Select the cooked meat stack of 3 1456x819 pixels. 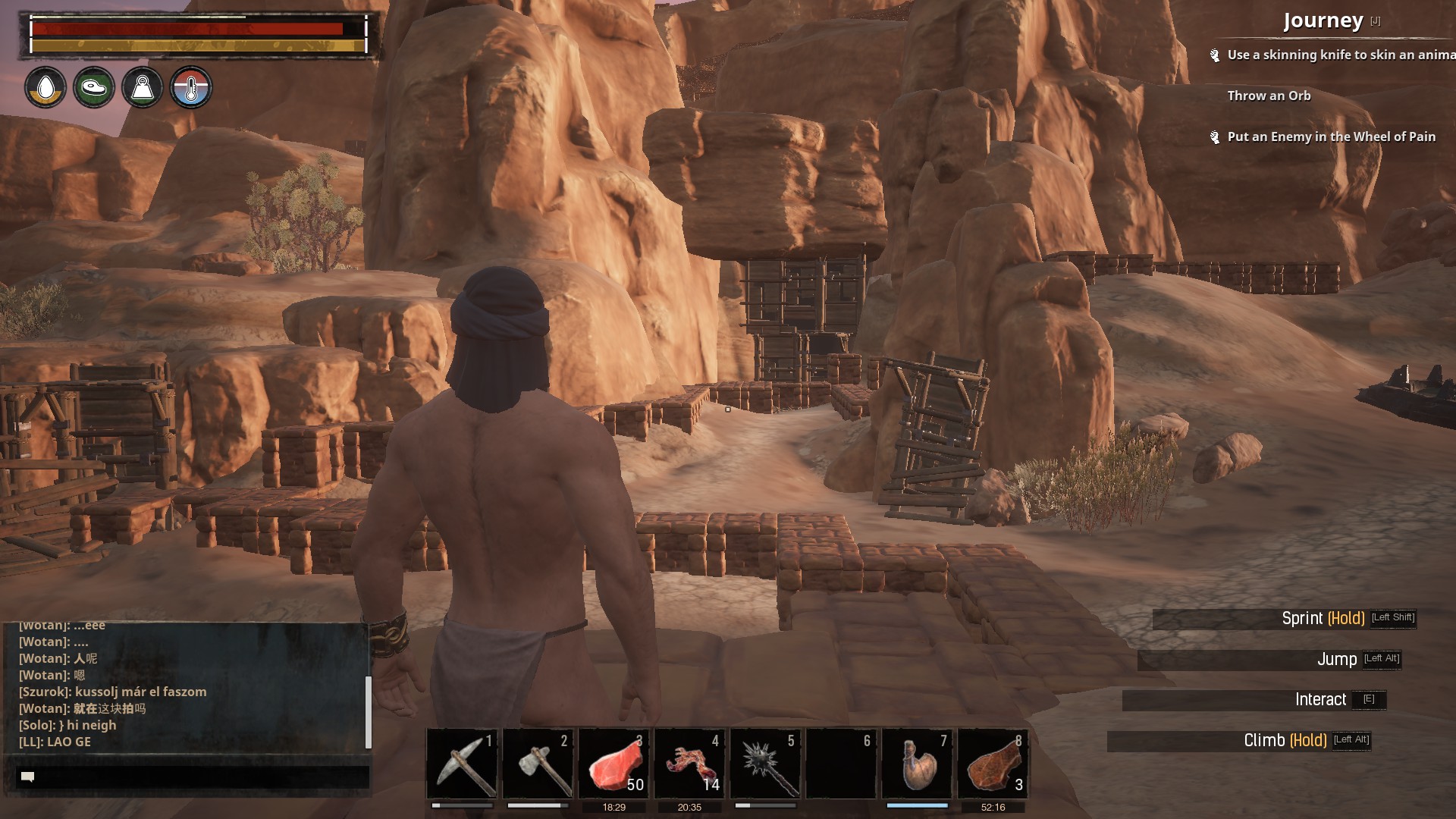point(993,764)
